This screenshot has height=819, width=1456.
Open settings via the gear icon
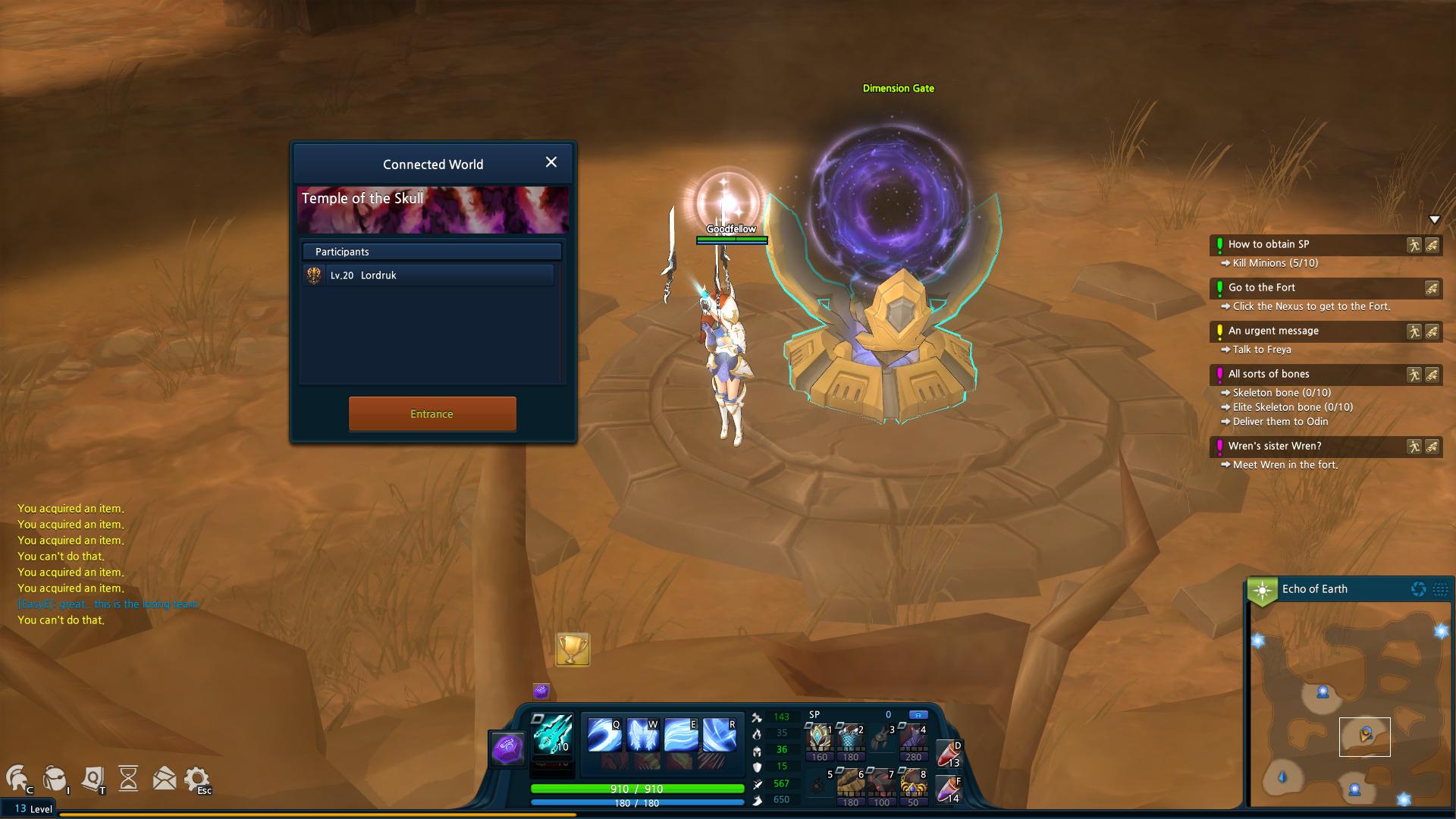click(x=196, y=779)
